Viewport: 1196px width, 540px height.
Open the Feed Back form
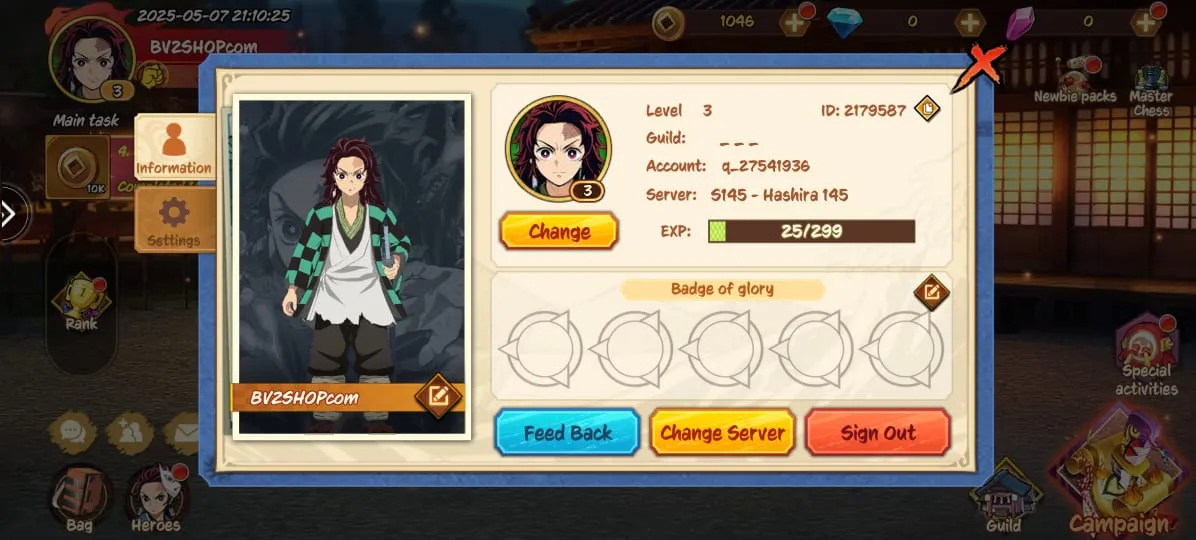click(x=567, y=433)
